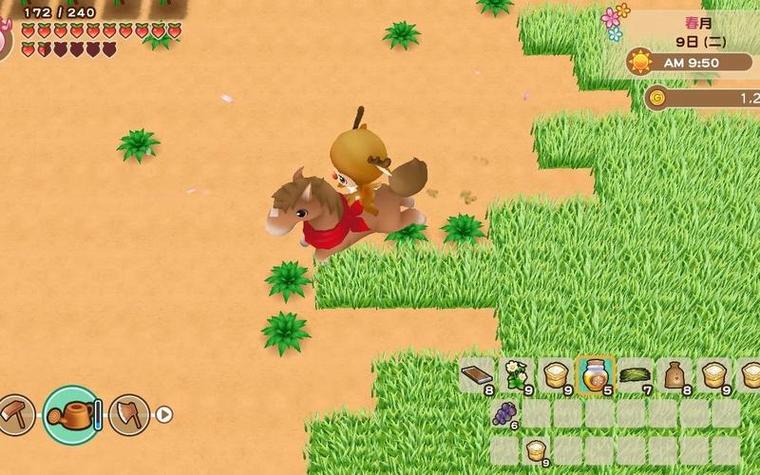Viewport: 760px width, 475px height.
Task: Switch to the axe tool
Action: click(129, 413)
